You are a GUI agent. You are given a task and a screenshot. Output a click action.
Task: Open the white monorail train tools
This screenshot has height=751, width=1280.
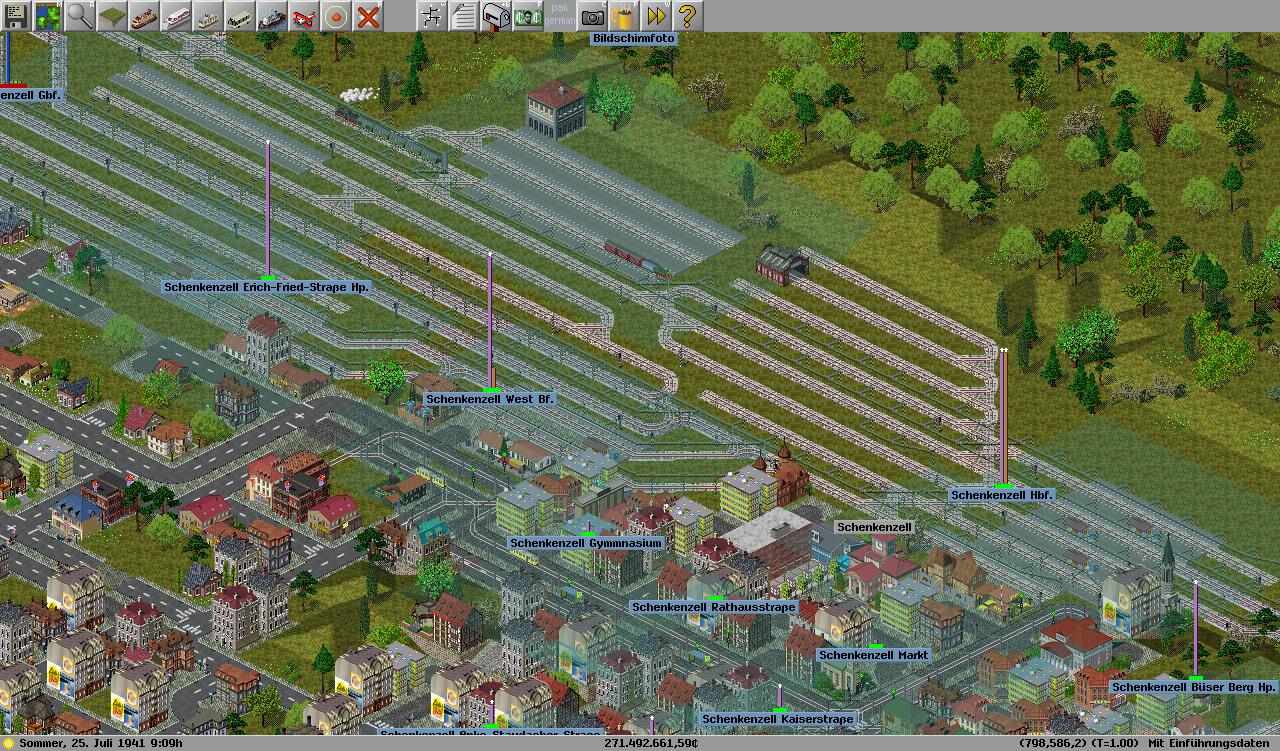[x=176, y=16]
